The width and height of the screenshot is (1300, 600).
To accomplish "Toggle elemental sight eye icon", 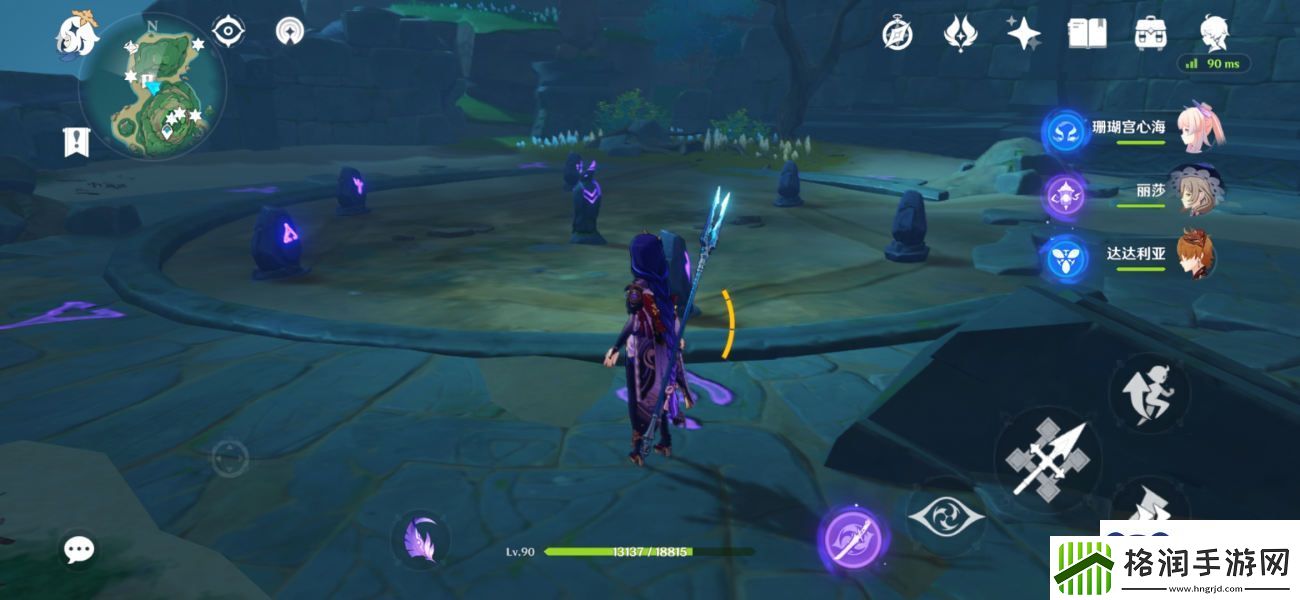I will click(x=229, y=32).
